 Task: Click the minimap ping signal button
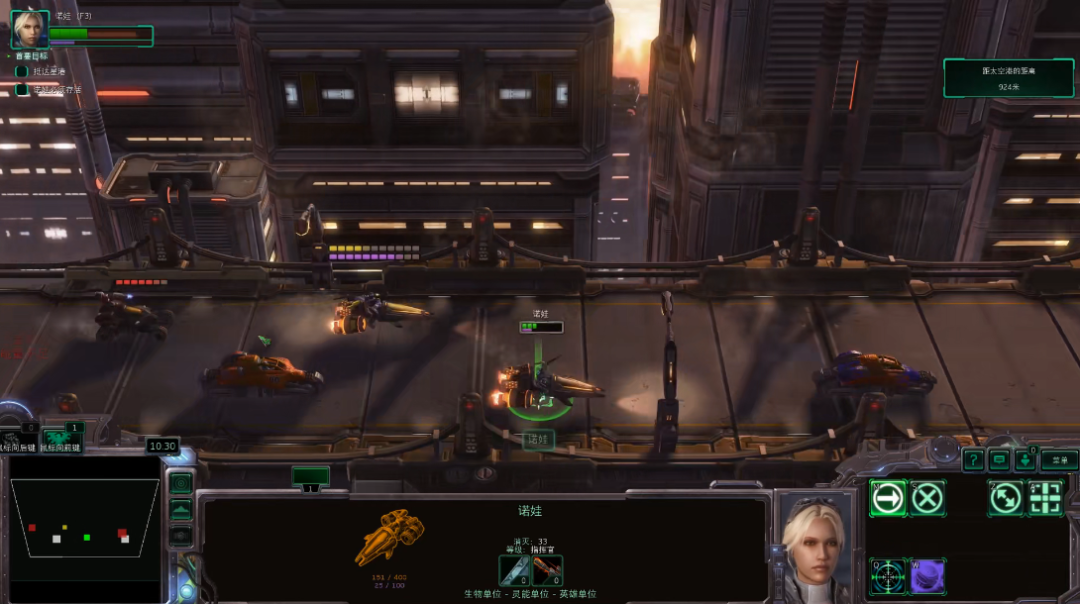point(181,484)
